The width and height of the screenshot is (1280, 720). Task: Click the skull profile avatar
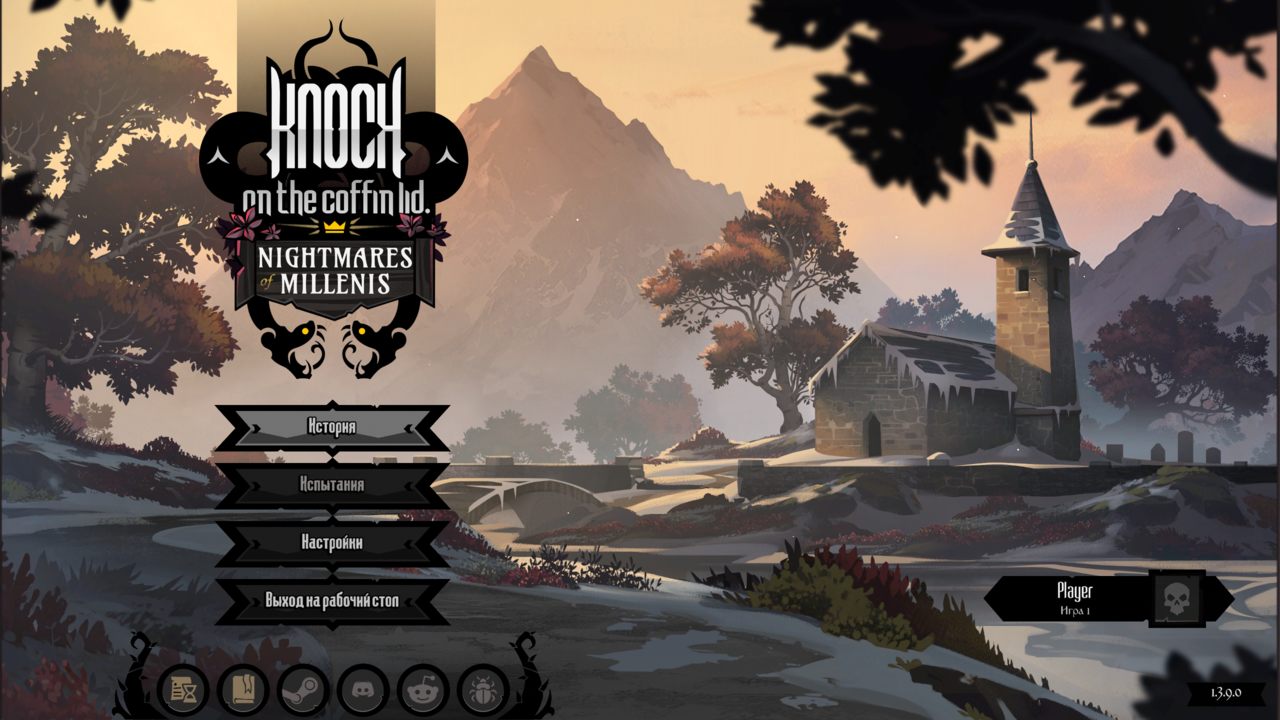1176,598
